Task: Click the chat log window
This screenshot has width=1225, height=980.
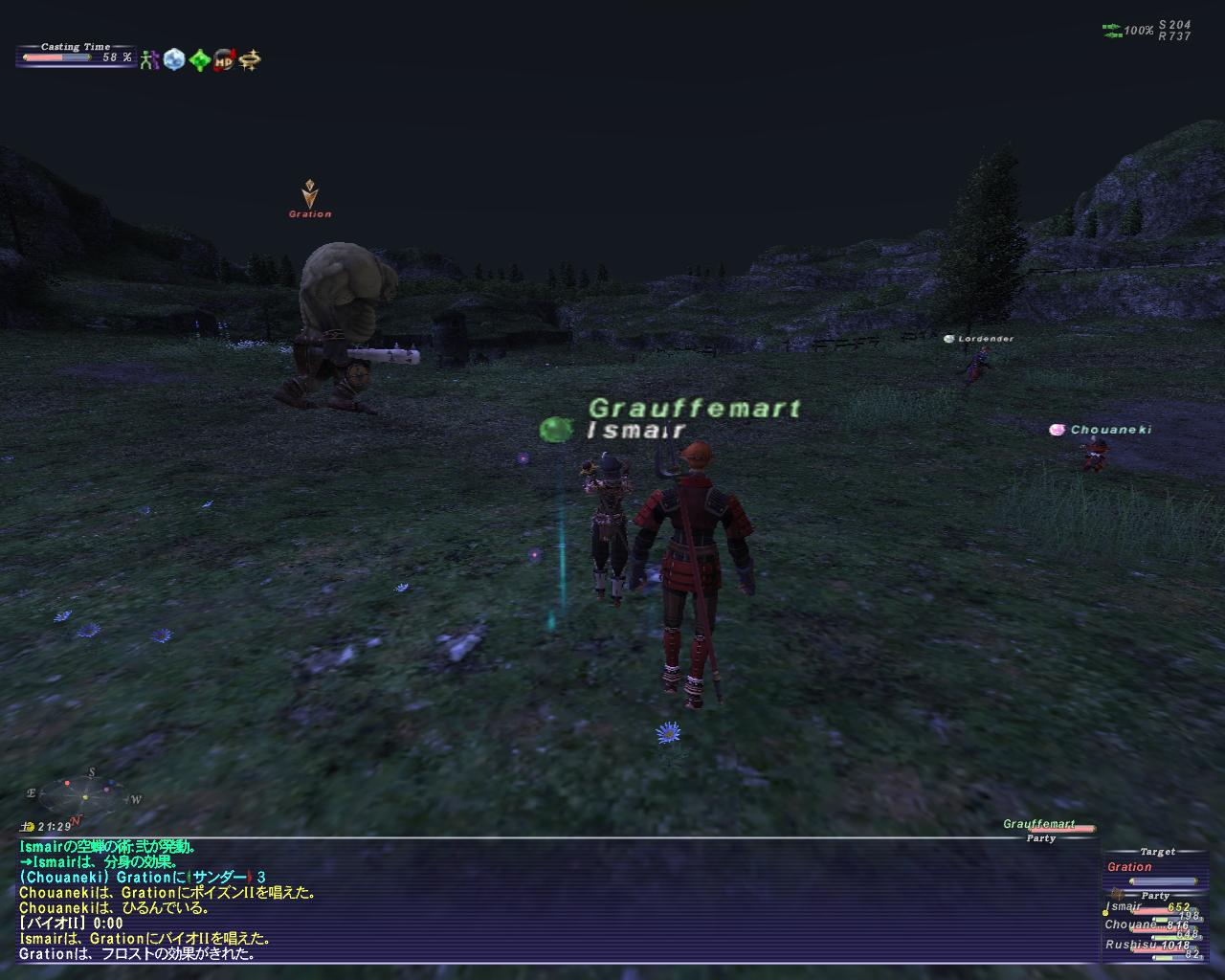Action: click(x=555, y=900)
